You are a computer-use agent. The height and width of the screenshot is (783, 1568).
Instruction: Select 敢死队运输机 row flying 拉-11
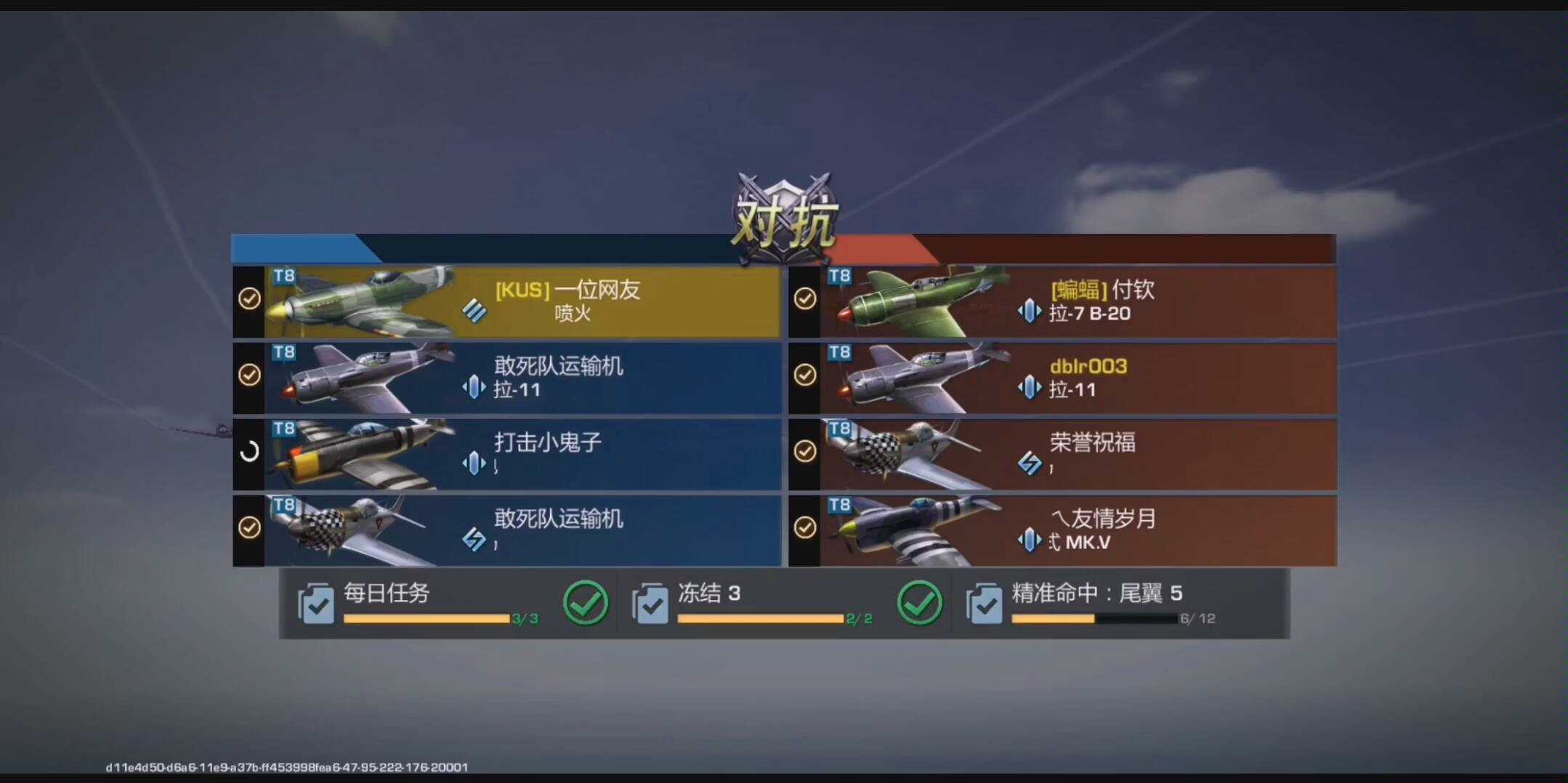pyautogui.click(x=523, y=378)
